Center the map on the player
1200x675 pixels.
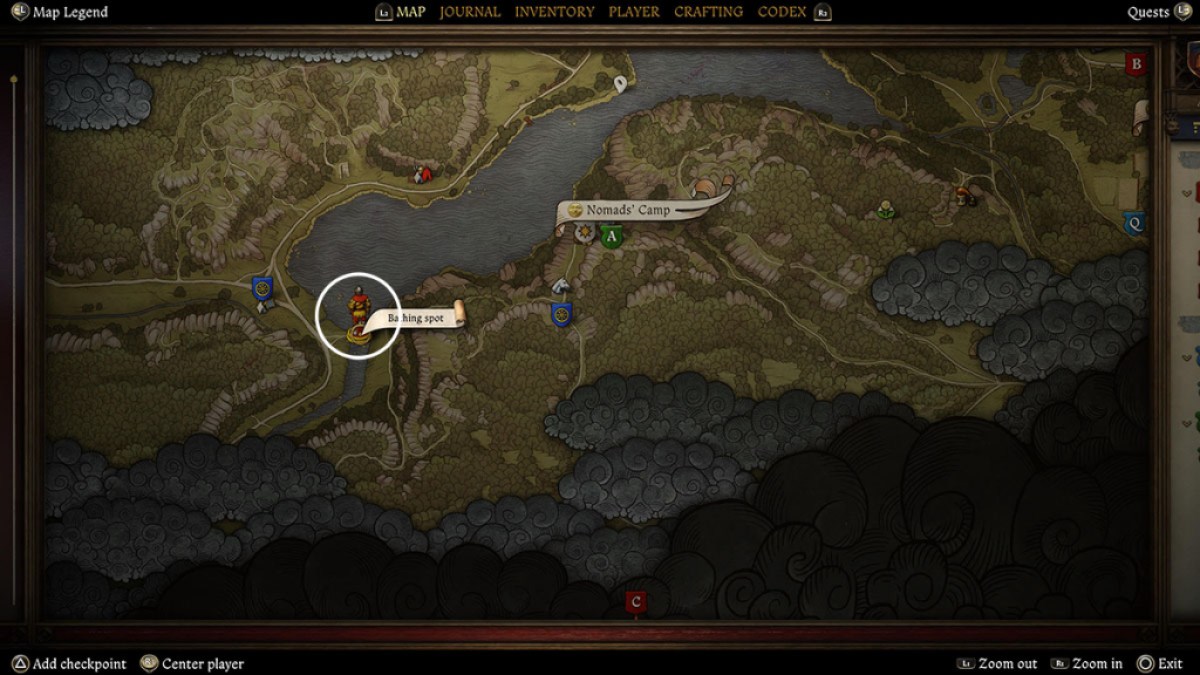pyautogui.click(x=203, y=663)
